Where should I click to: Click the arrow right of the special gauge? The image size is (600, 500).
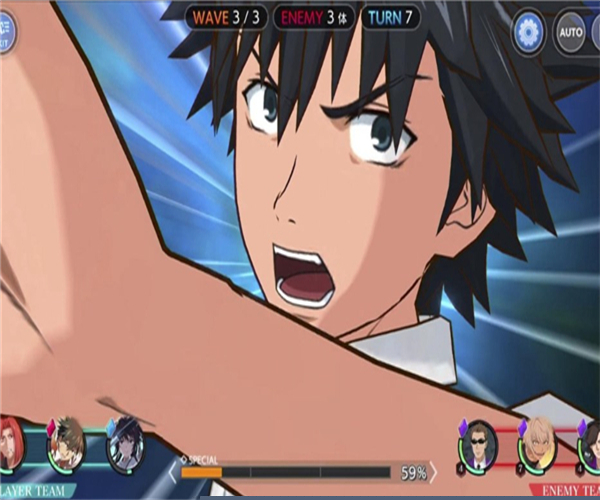[434, 471]
